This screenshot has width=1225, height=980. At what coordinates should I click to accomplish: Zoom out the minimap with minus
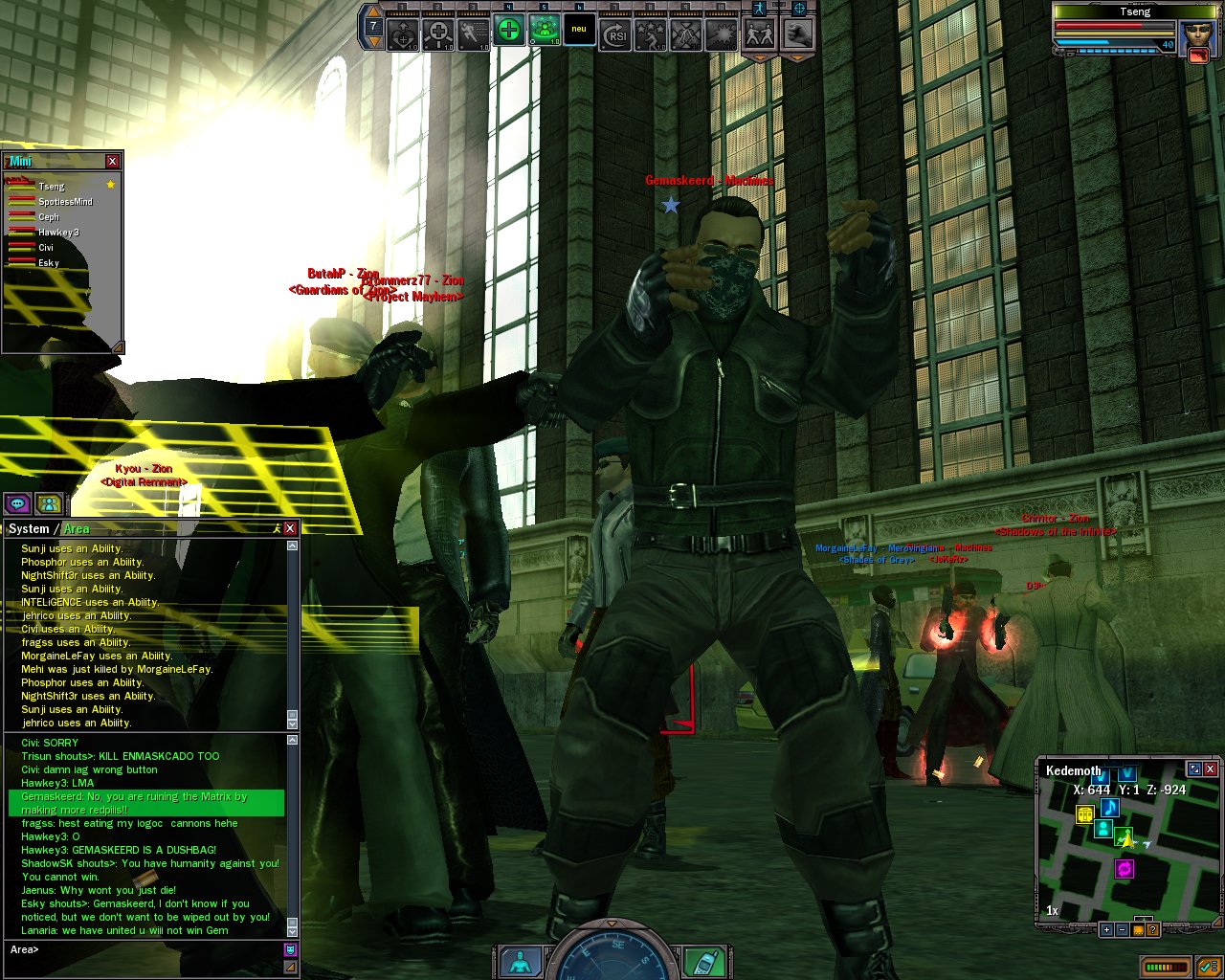click(x=1123, y=929)
